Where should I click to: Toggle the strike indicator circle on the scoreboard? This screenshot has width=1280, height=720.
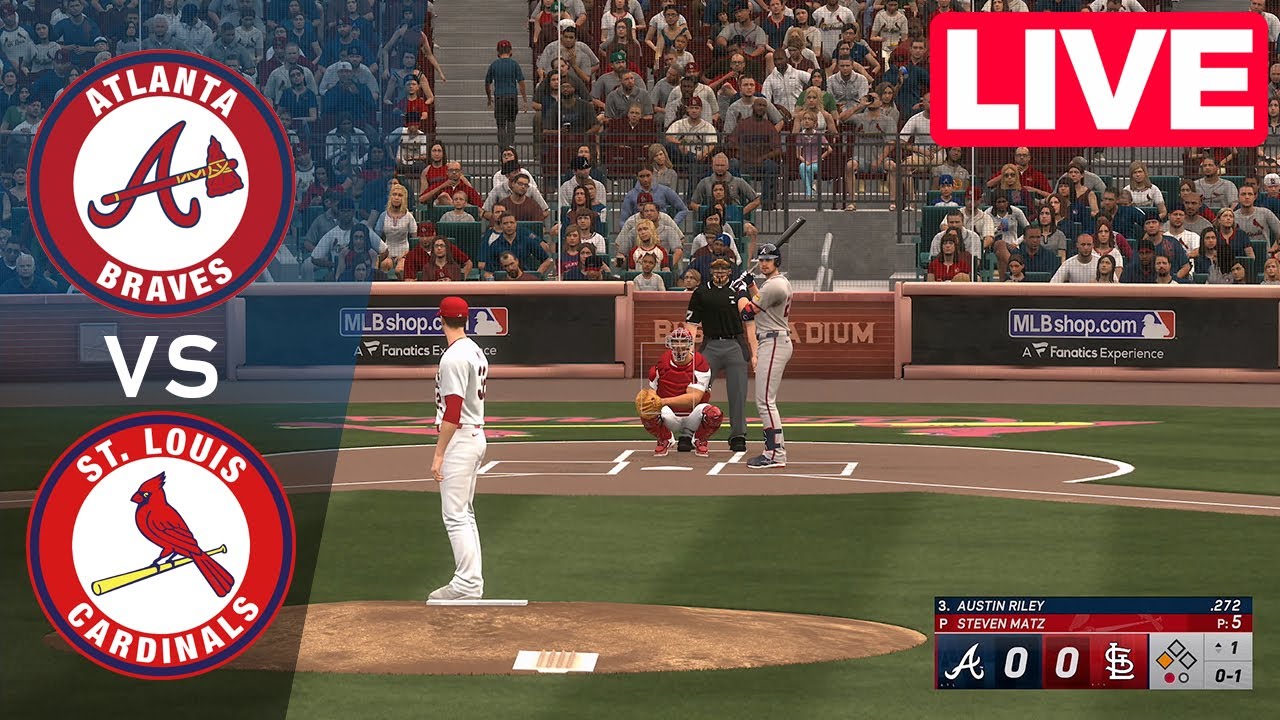pos(1184,678)
